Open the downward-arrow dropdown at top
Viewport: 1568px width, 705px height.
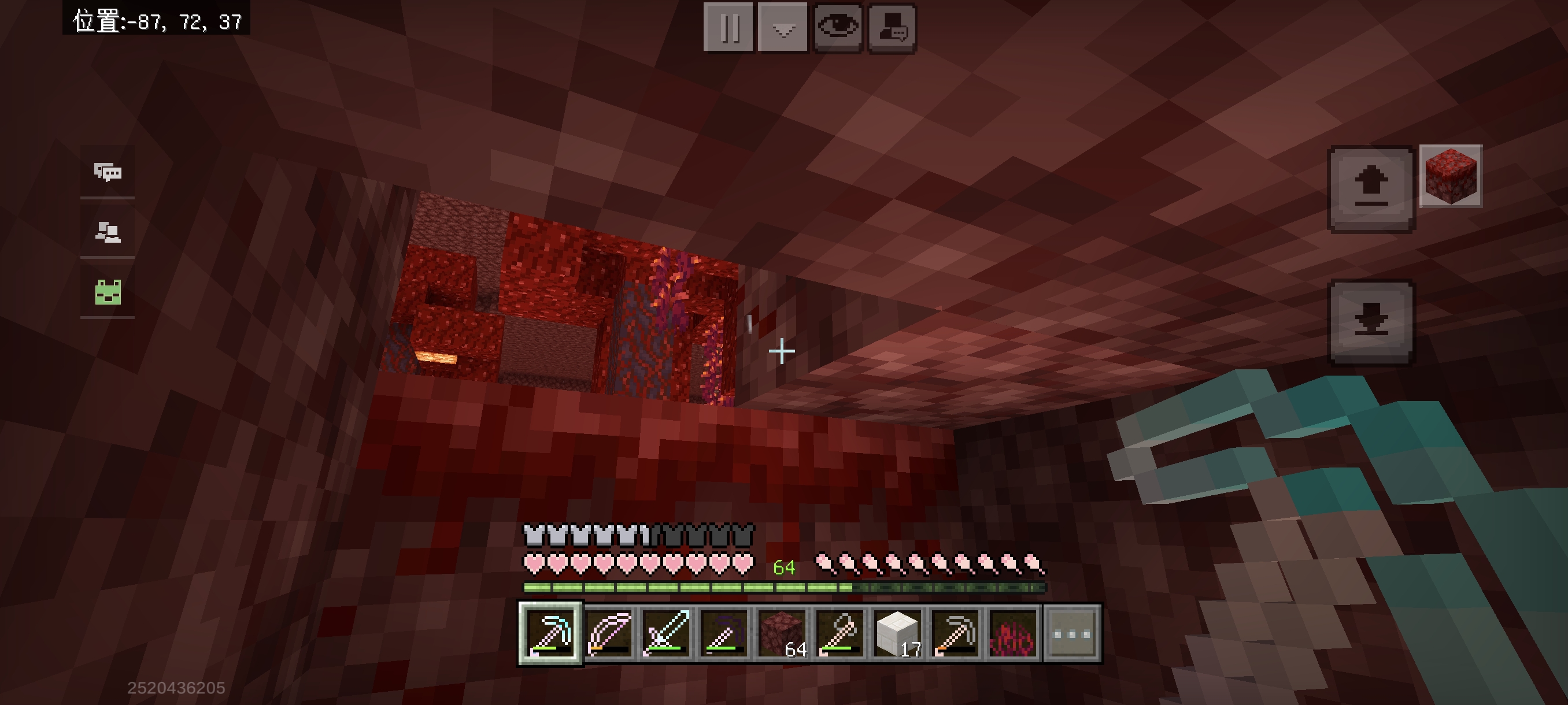pyautogui.click(x=783, y=27)
